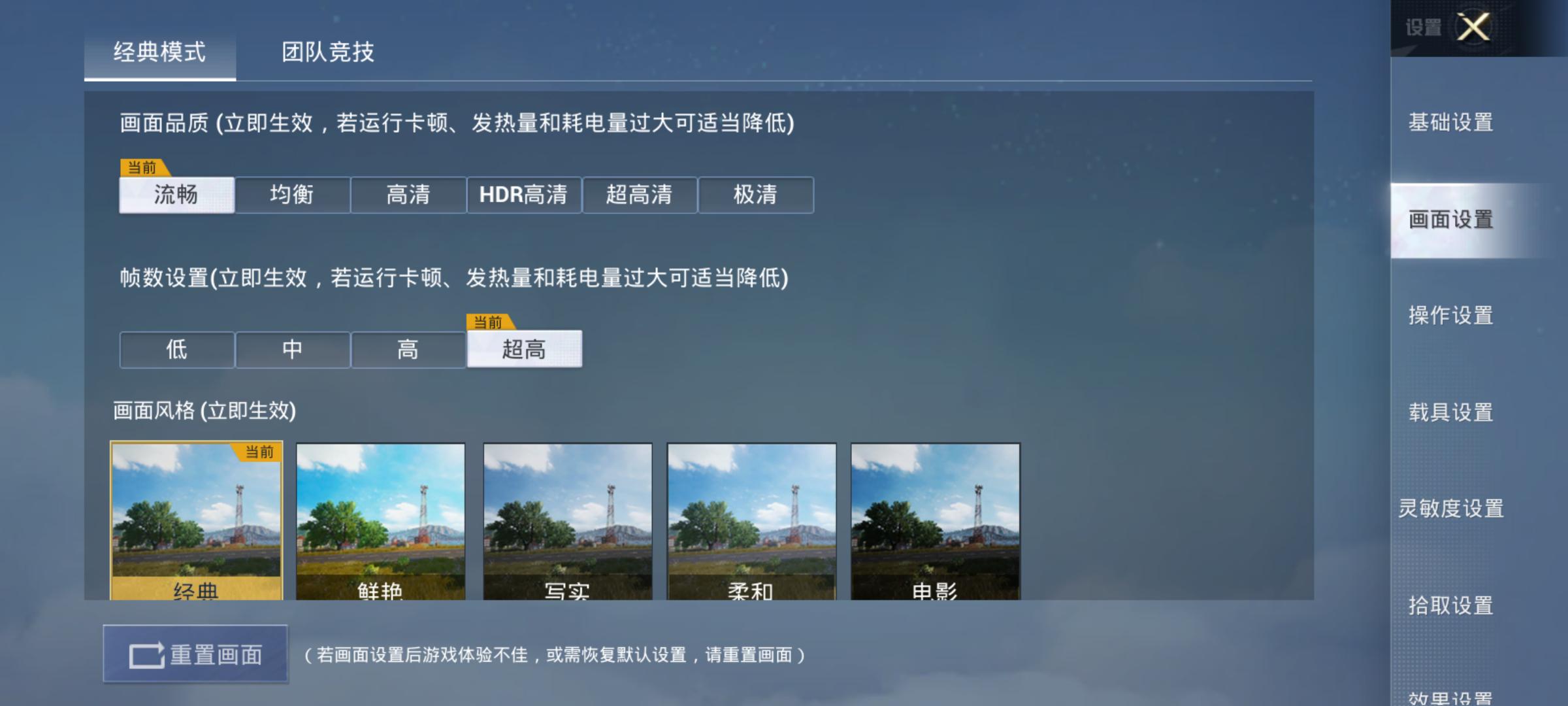Select 高清 graphics quality
This screenshot has height=706, width=1568.
408,195
